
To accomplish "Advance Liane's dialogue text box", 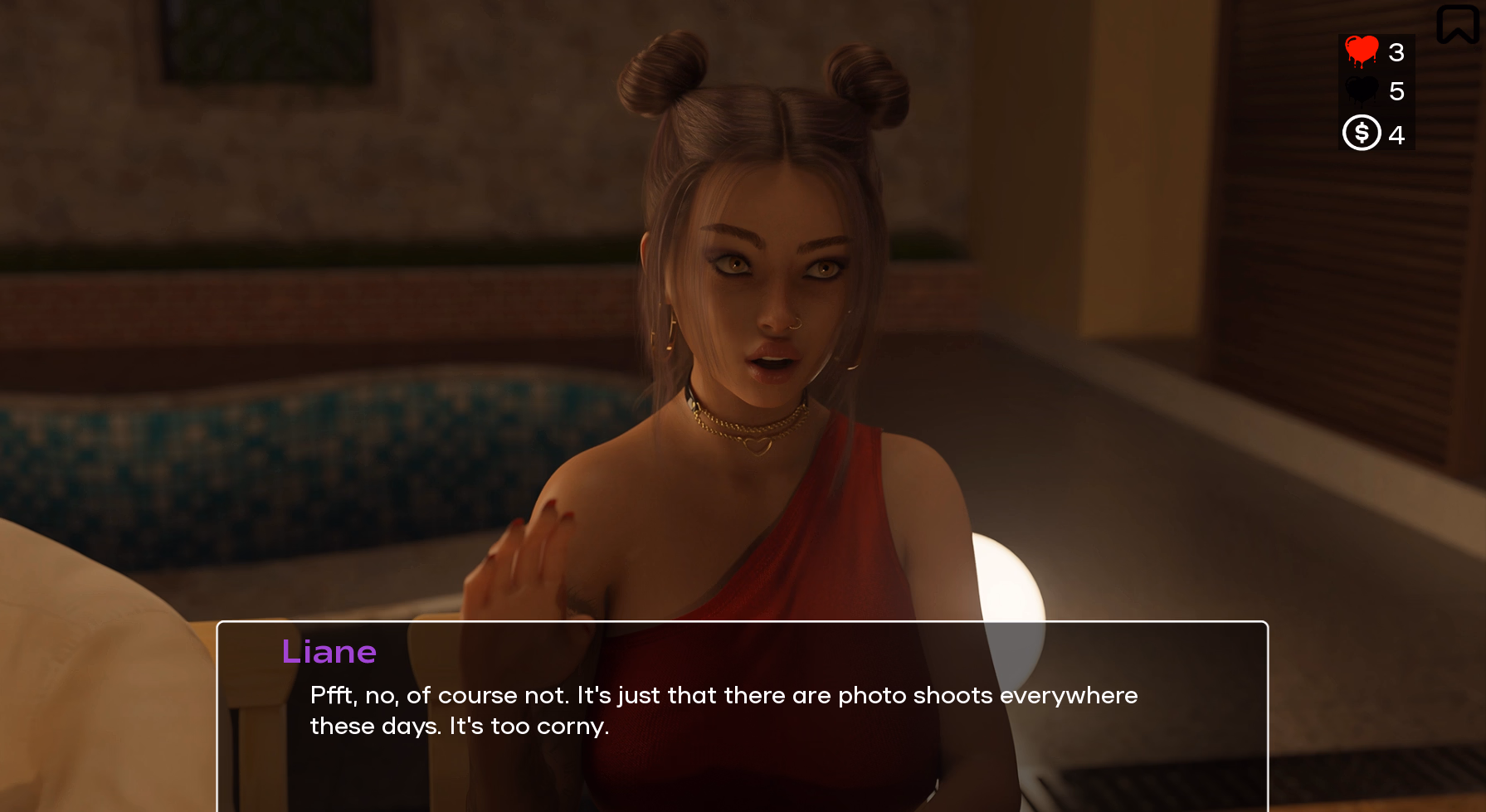I will pyautogui.click(x=742, y=713).
